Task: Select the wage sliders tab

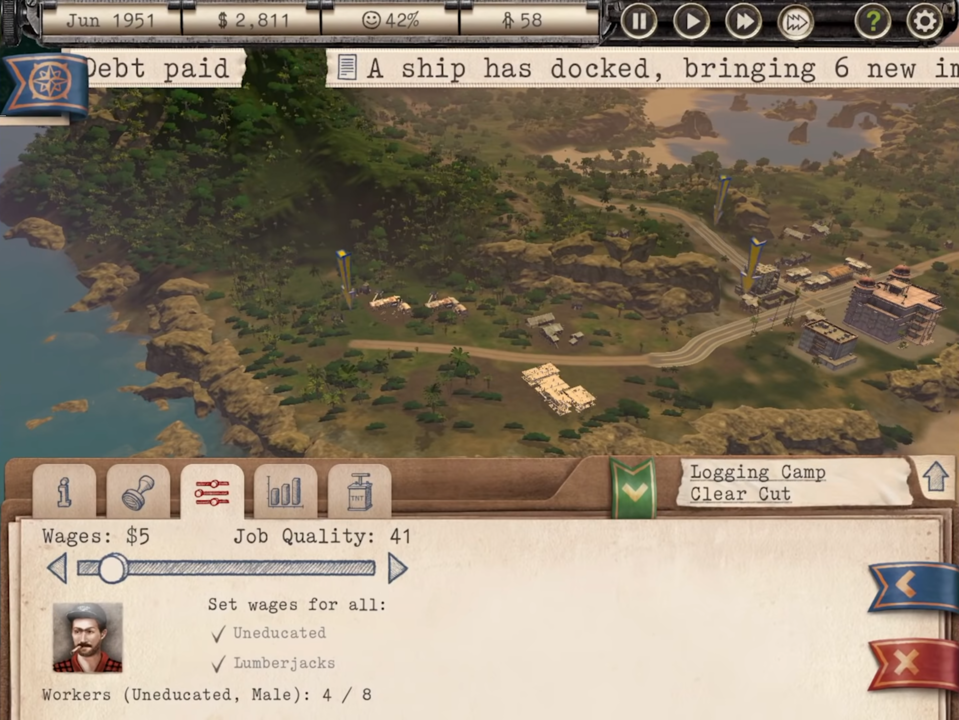Action: pyautogui.click(x=212, y=491)
